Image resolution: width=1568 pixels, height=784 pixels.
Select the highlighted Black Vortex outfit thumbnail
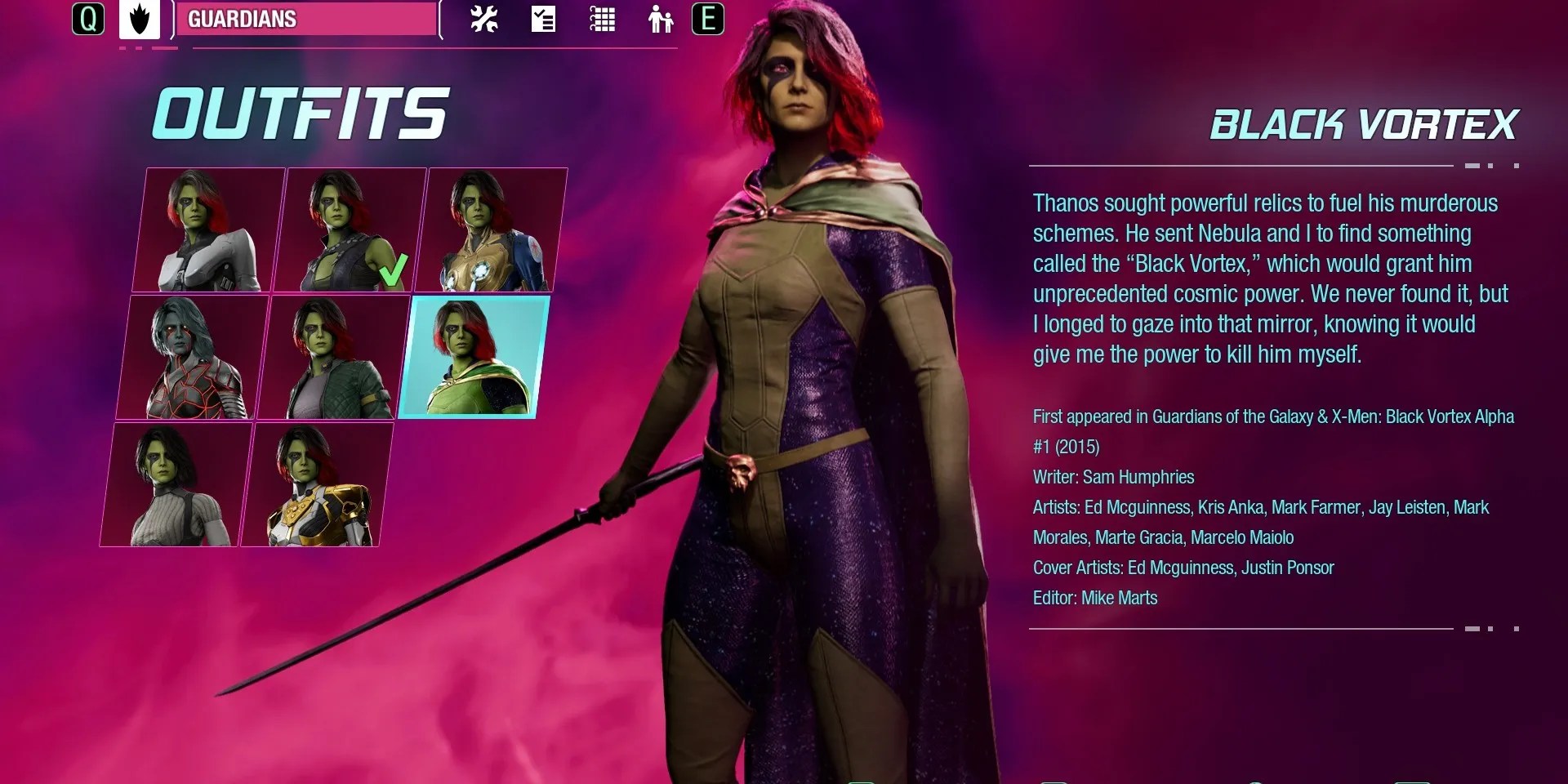pyautogui.click(x=474, y=358)
